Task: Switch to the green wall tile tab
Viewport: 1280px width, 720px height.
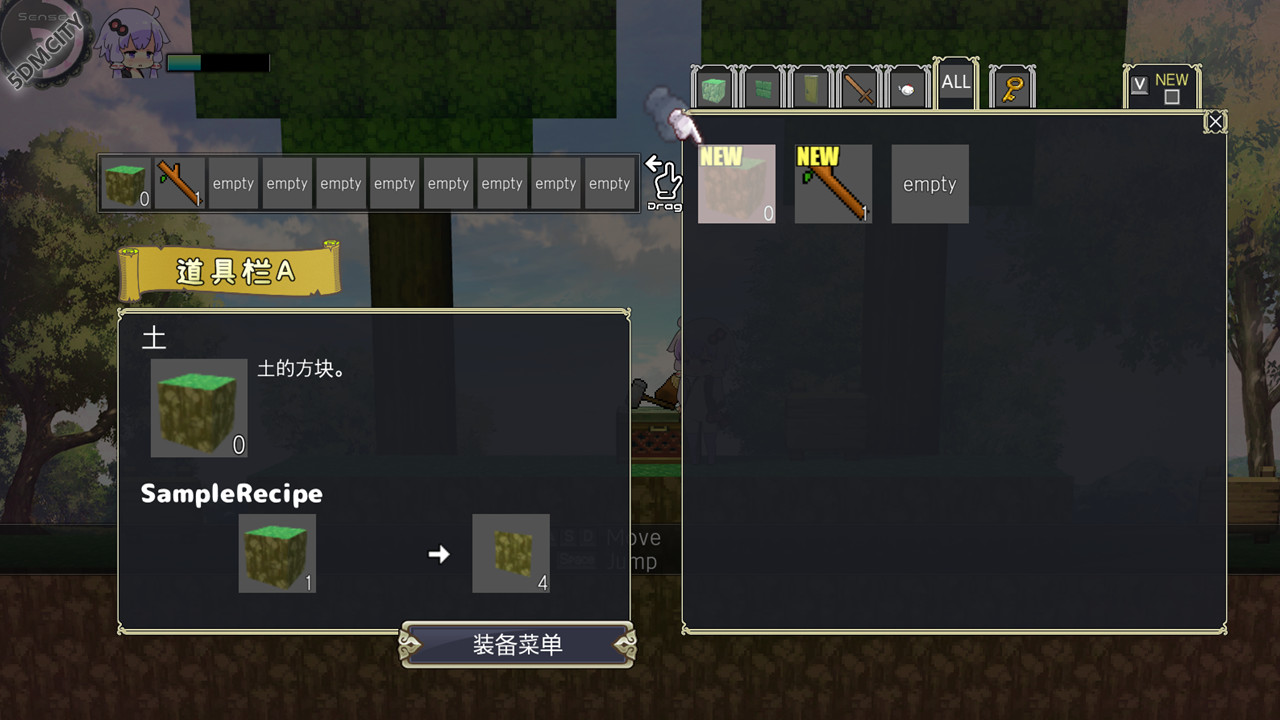Action: click(x=762, y=90)
